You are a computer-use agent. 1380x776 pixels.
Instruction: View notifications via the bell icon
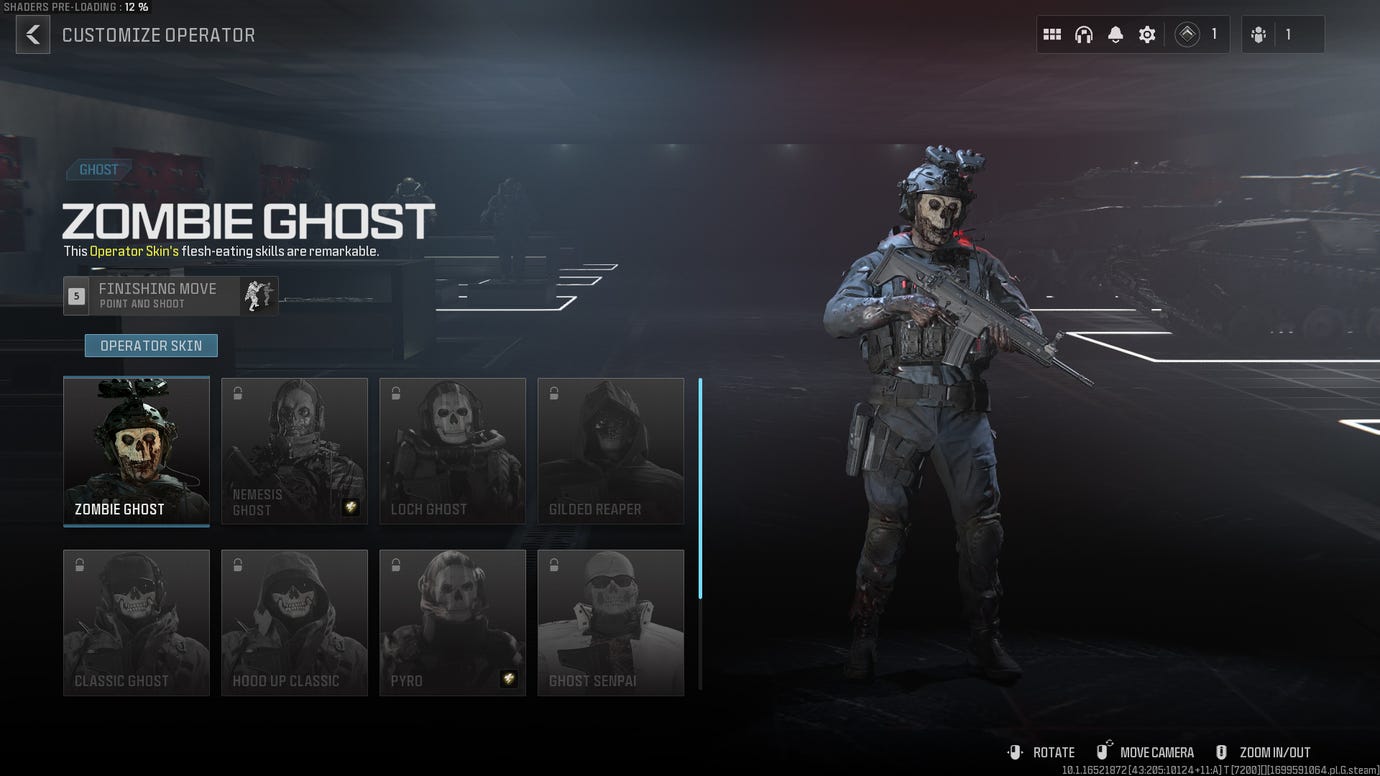(1115, 34)
